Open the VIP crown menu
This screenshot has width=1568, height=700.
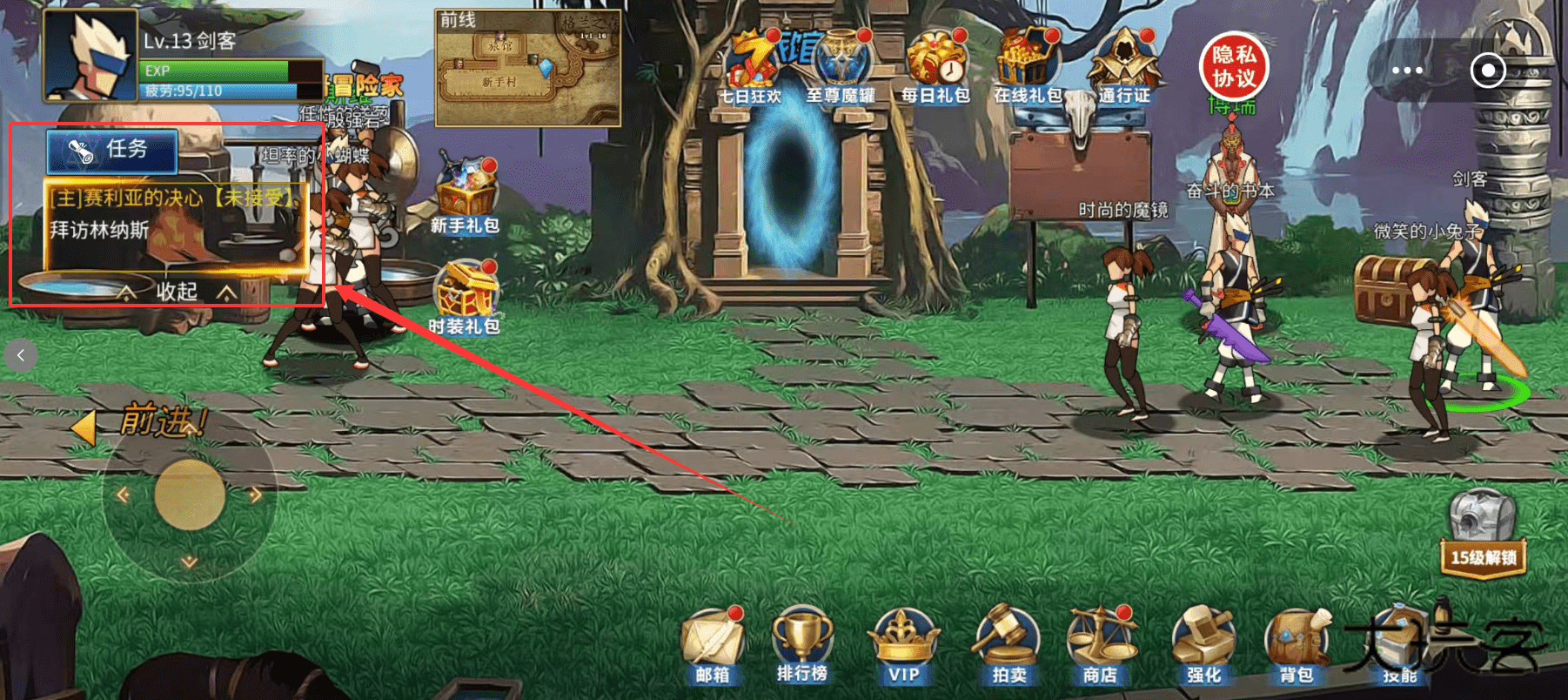tap(904, 645)
